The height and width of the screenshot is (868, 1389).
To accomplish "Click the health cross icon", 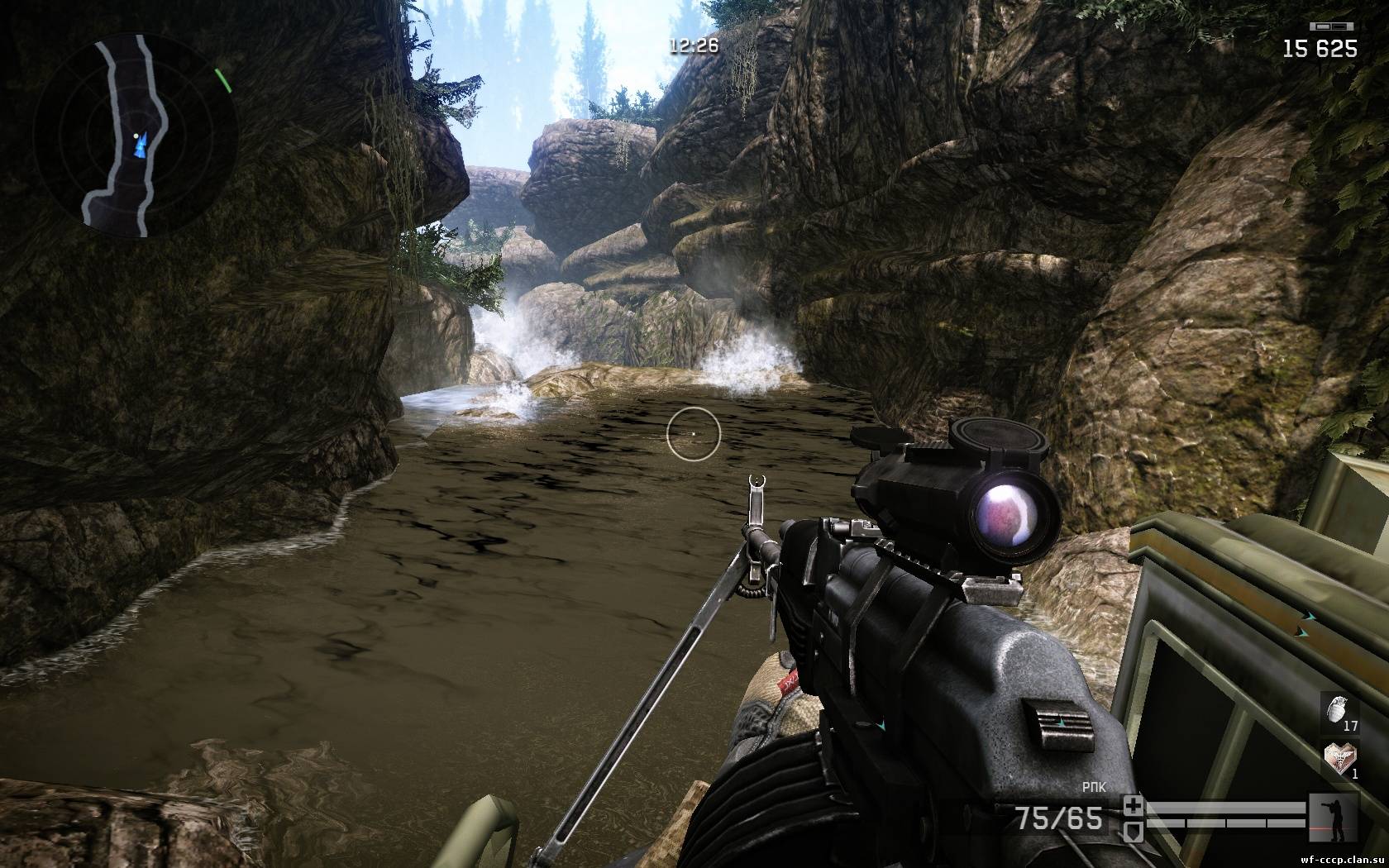I will pyautogui.click(x=1133, y=805).
